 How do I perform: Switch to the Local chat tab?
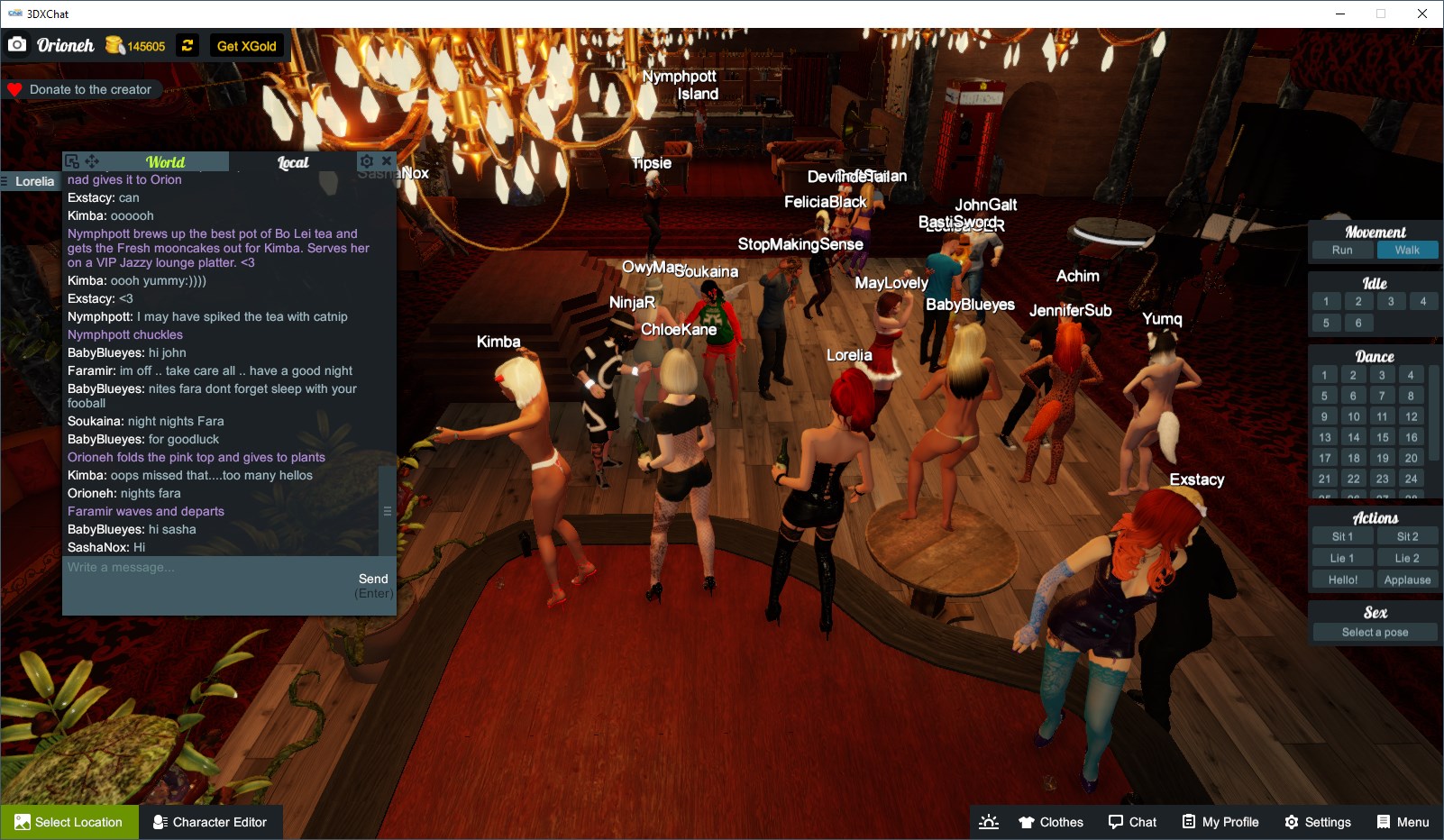293,162
